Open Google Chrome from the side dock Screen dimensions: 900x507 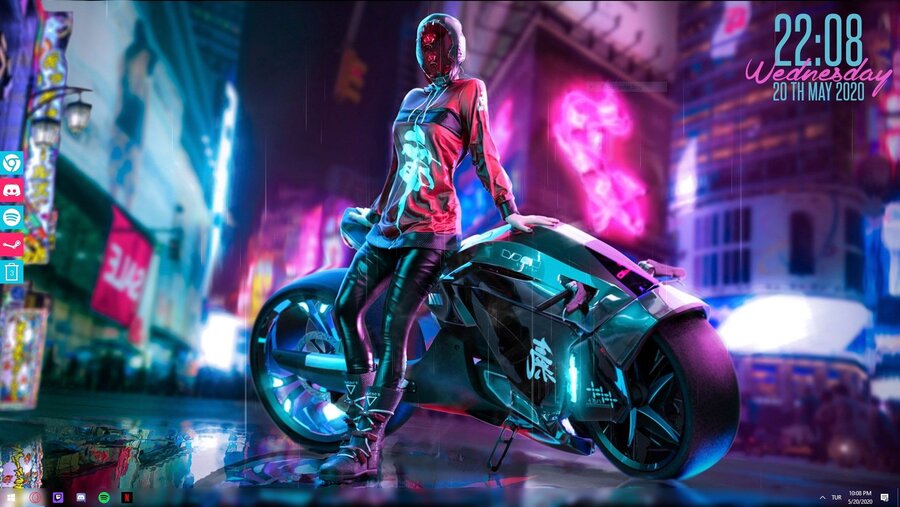click(12, 163)
